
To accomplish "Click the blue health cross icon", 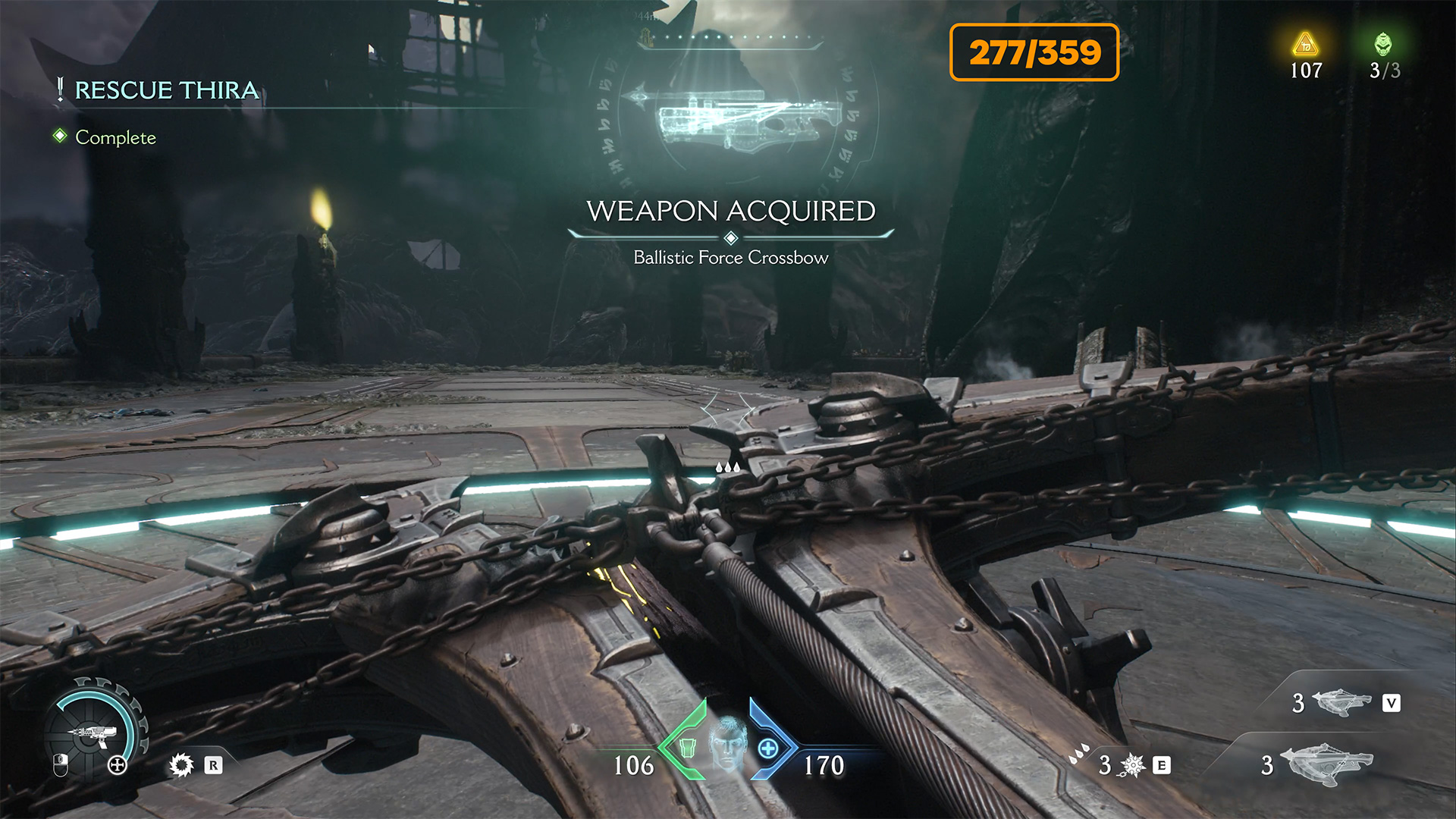I will click(x=768, y=748).
